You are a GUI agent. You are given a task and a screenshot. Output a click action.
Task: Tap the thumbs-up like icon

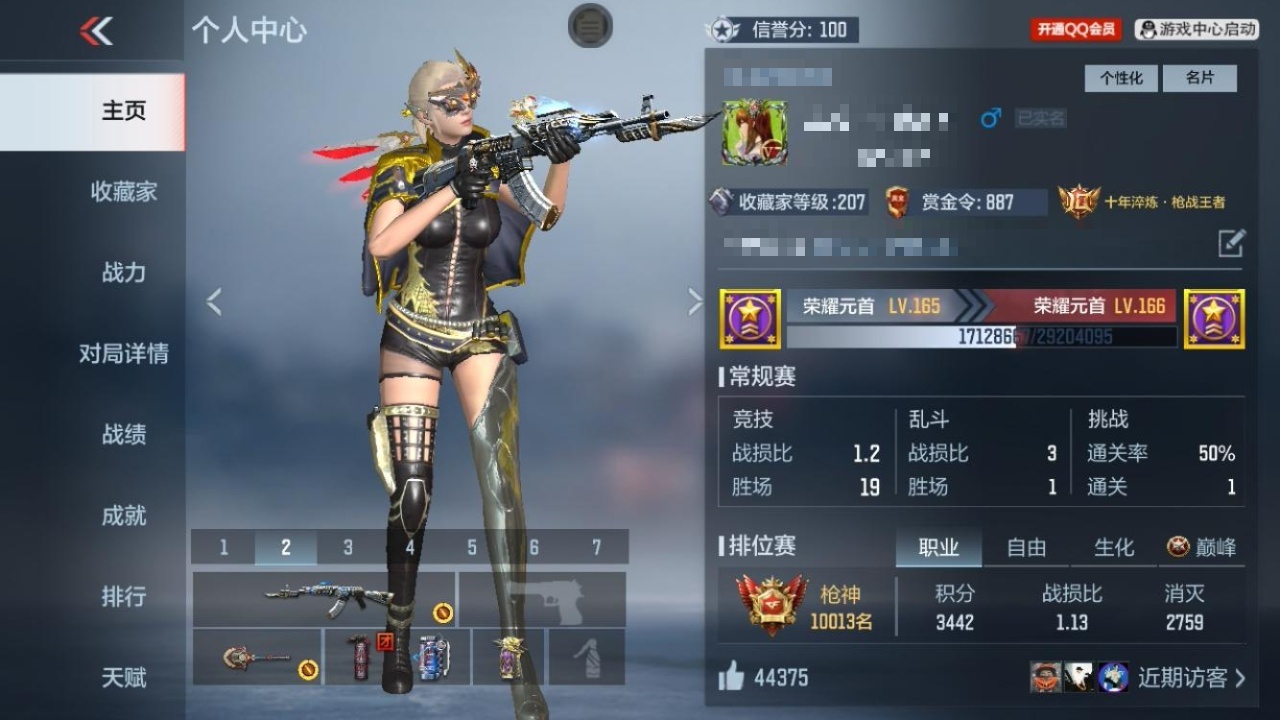coord(731,678)
